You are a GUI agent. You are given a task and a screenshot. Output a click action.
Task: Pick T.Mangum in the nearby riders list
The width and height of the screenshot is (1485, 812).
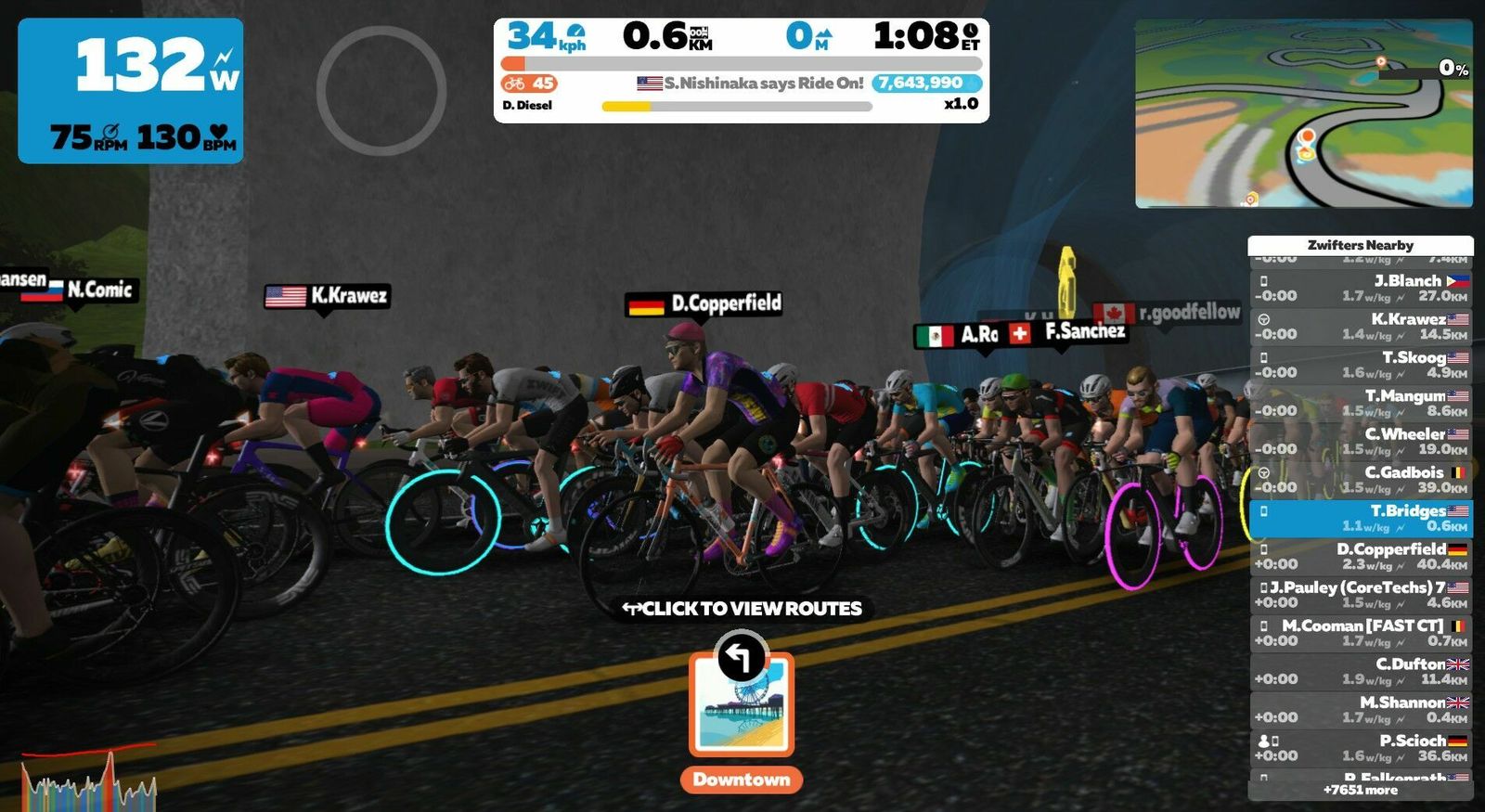click(1361, 403)
